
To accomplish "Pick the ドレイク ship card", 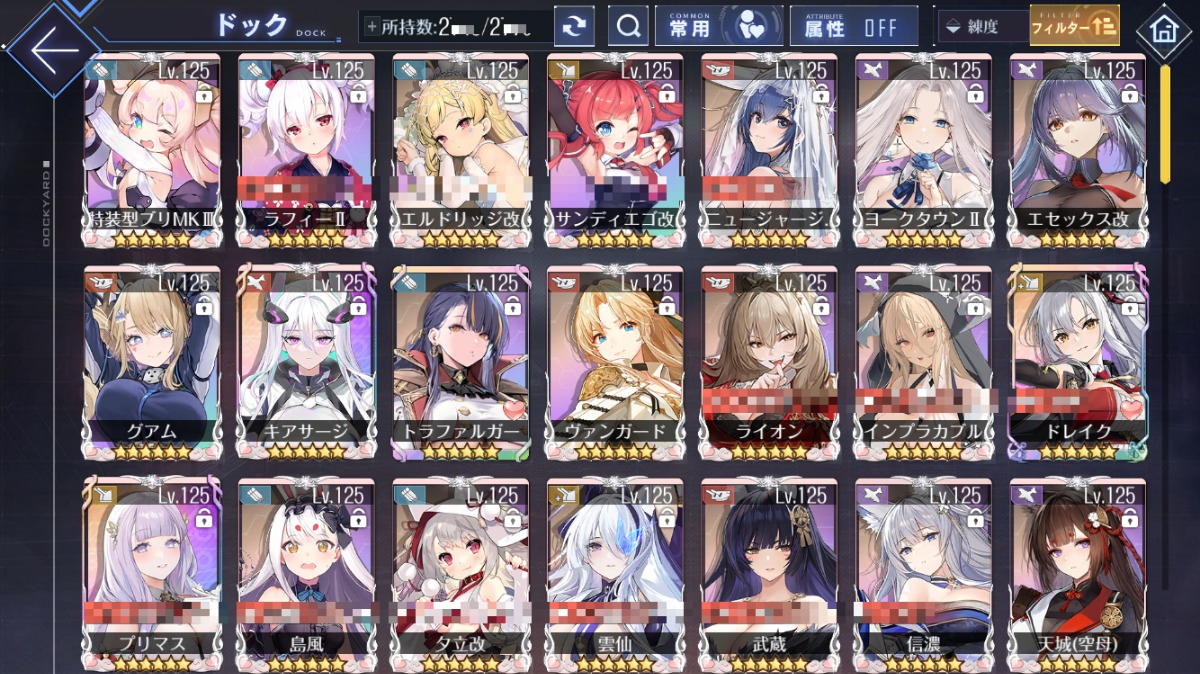I will tap(1077, 362).
